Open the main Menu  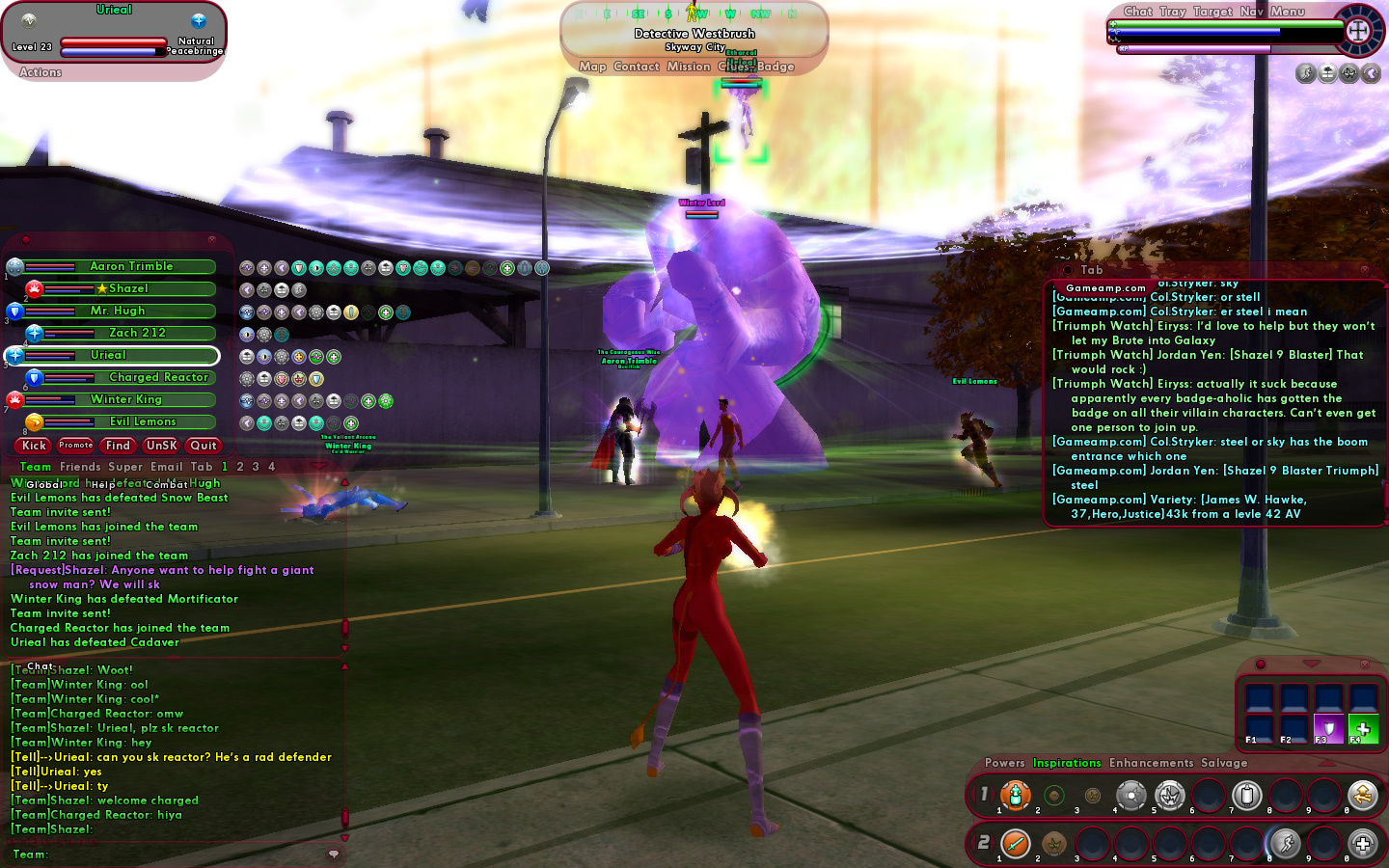pyautogui.click(x=1287, y=12)
